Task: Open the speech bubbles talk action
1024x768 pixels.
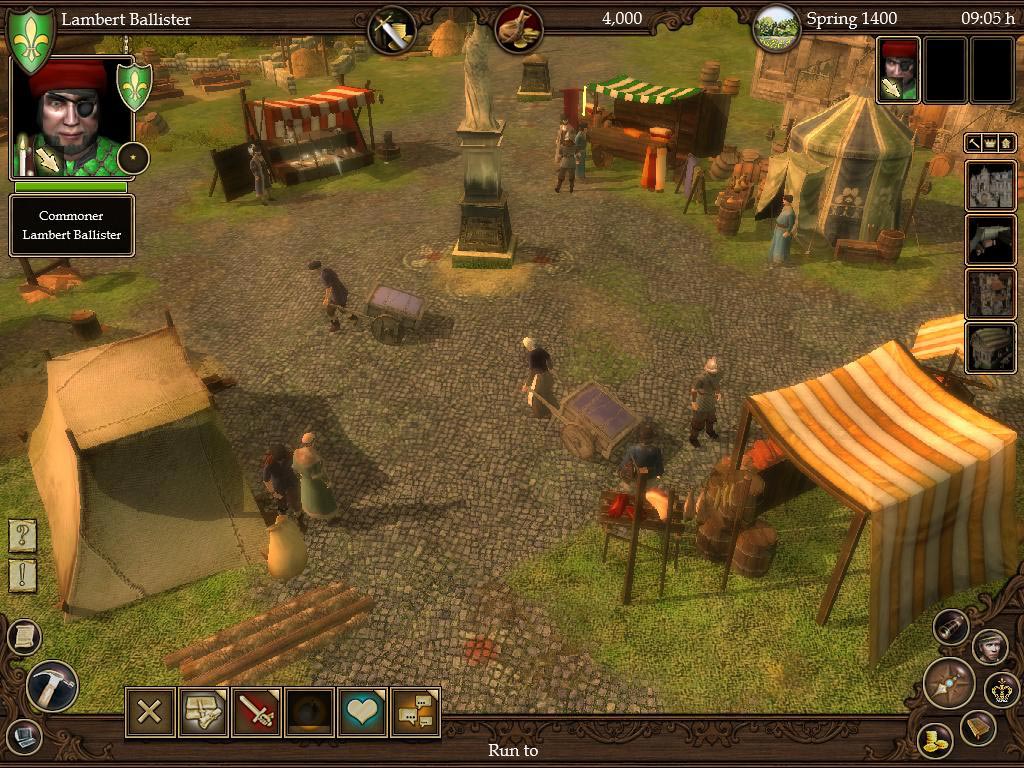Action: click(415, 712)
